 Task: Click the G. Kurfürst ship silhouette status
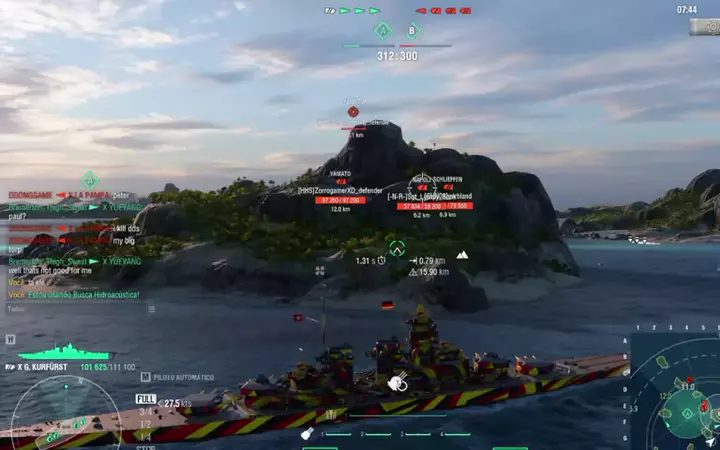coord(65,351)
